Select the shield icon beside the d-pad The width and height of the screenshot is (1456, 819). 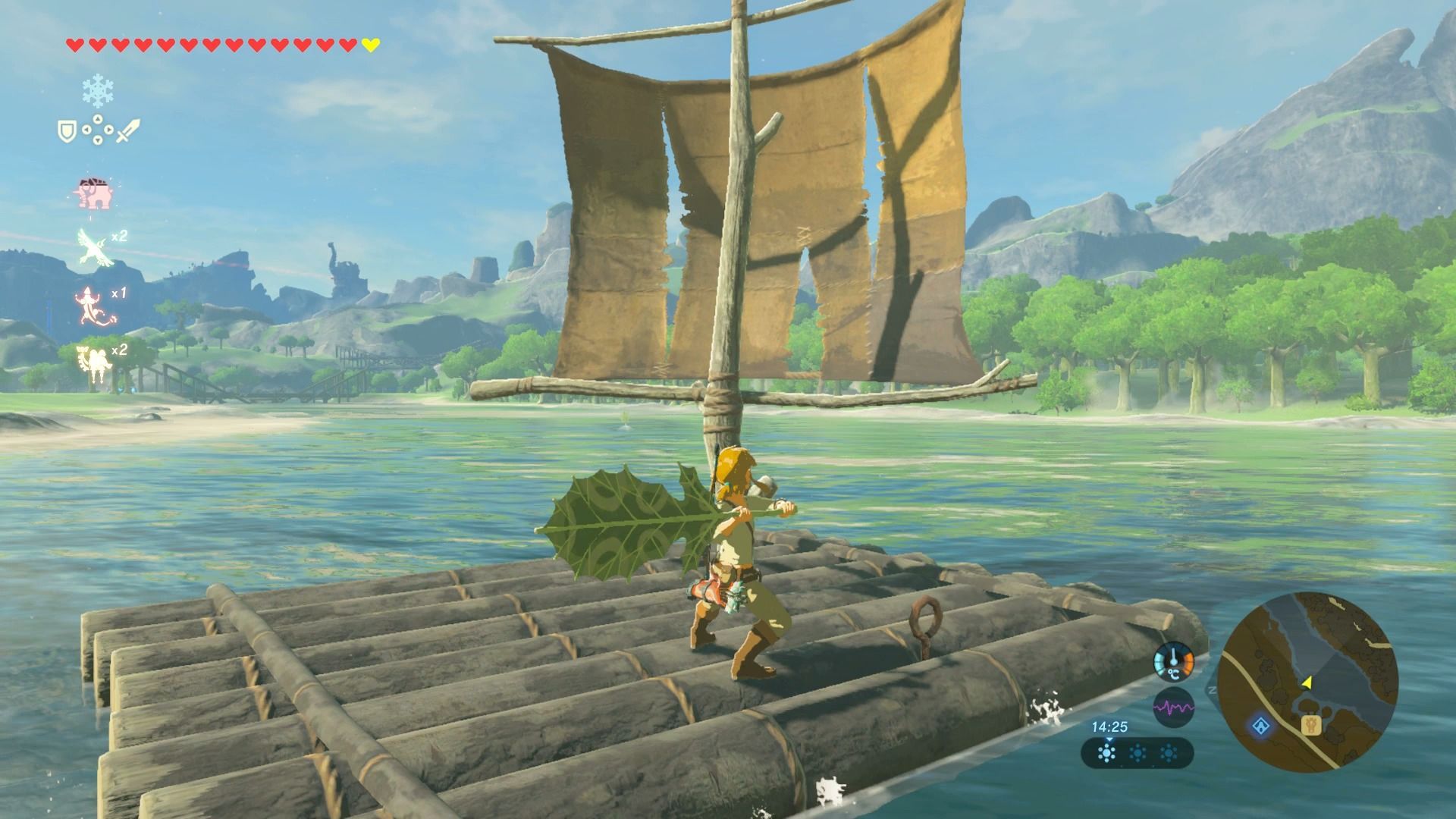coord(67,132)
